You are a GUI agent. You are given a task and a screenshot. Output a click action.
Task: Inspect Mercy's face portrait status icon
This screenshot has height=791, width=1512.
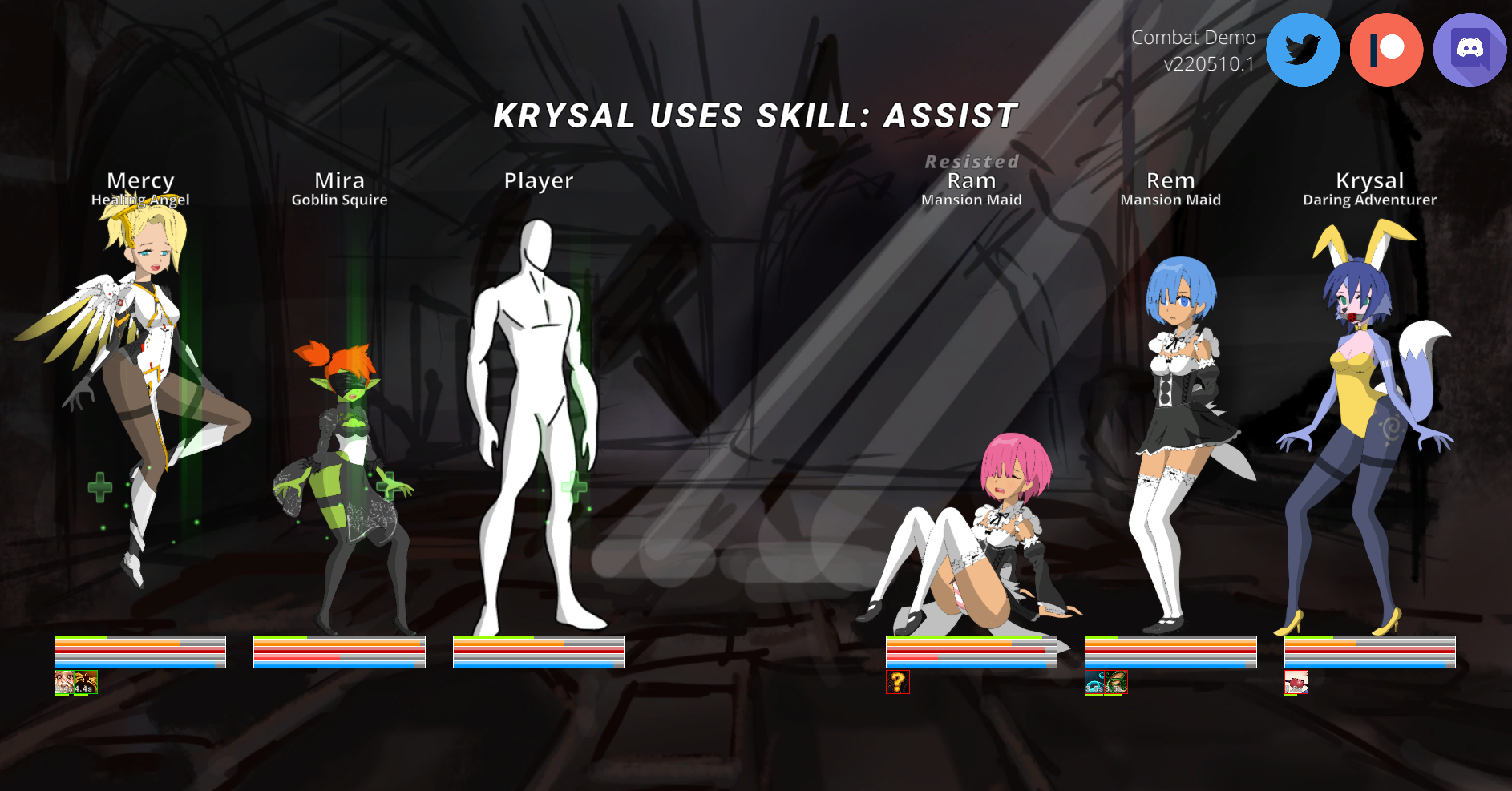tap(64, 683)
